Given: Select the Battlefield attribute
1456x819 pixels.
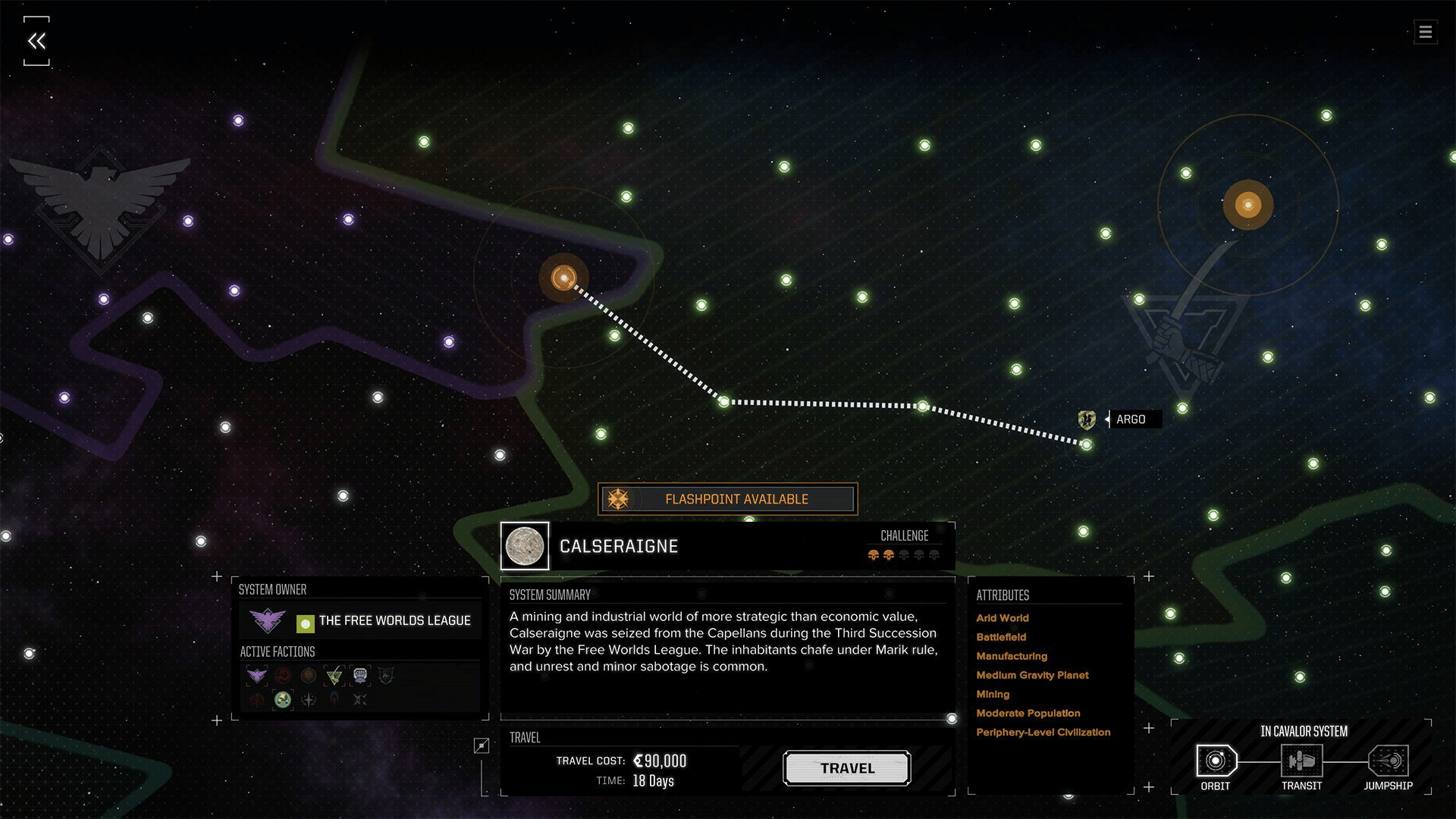Looking at the screenshot, I should tap(1001, 637).
